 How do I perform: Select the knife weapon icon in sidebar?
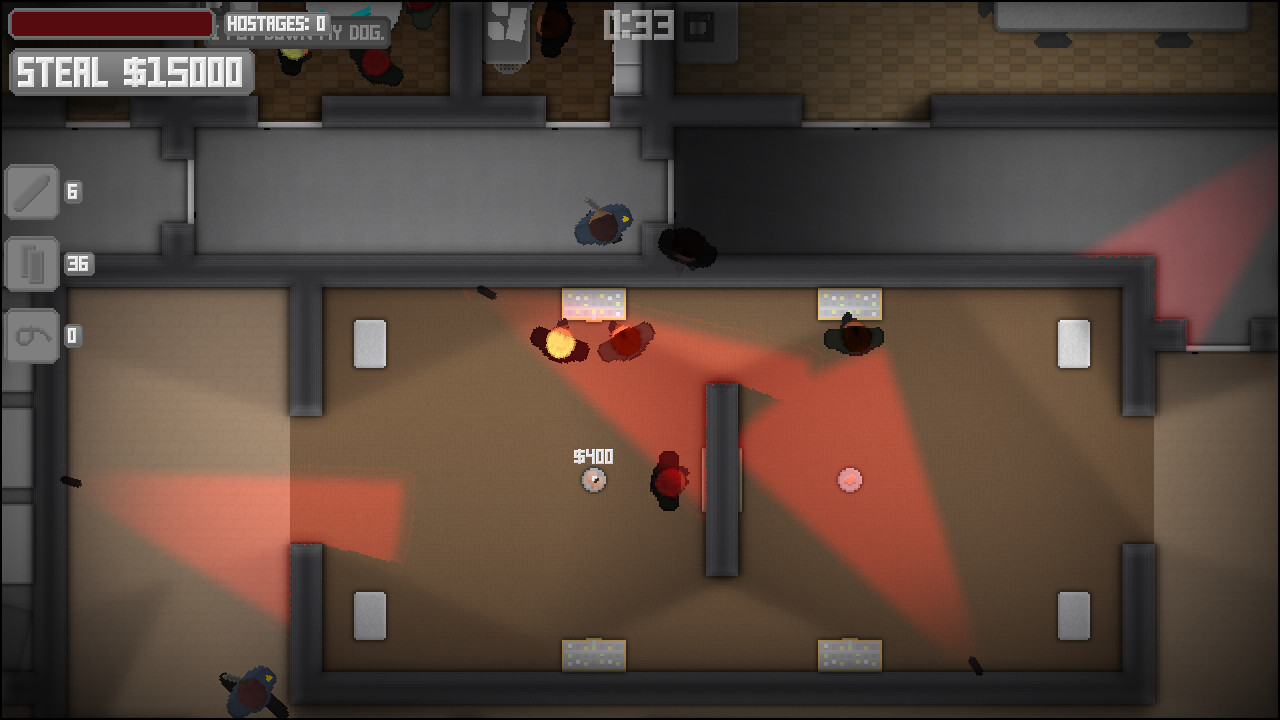tap(31, 192)
